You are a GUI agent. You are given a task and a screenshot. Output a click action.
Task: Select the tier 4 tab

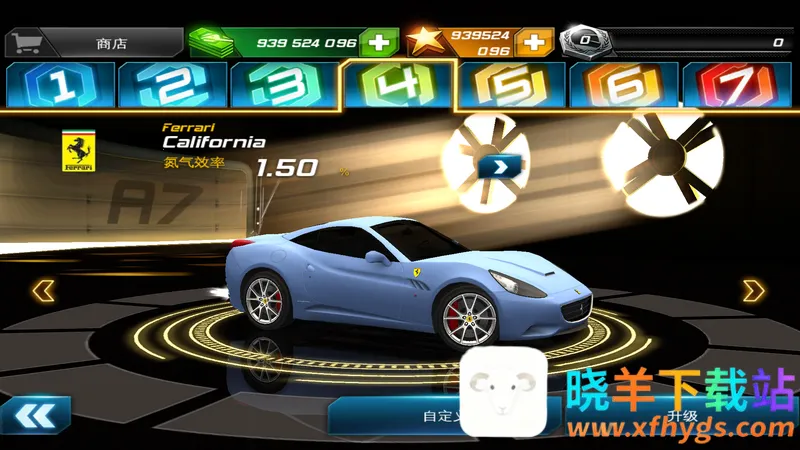(x=397, y=85)
